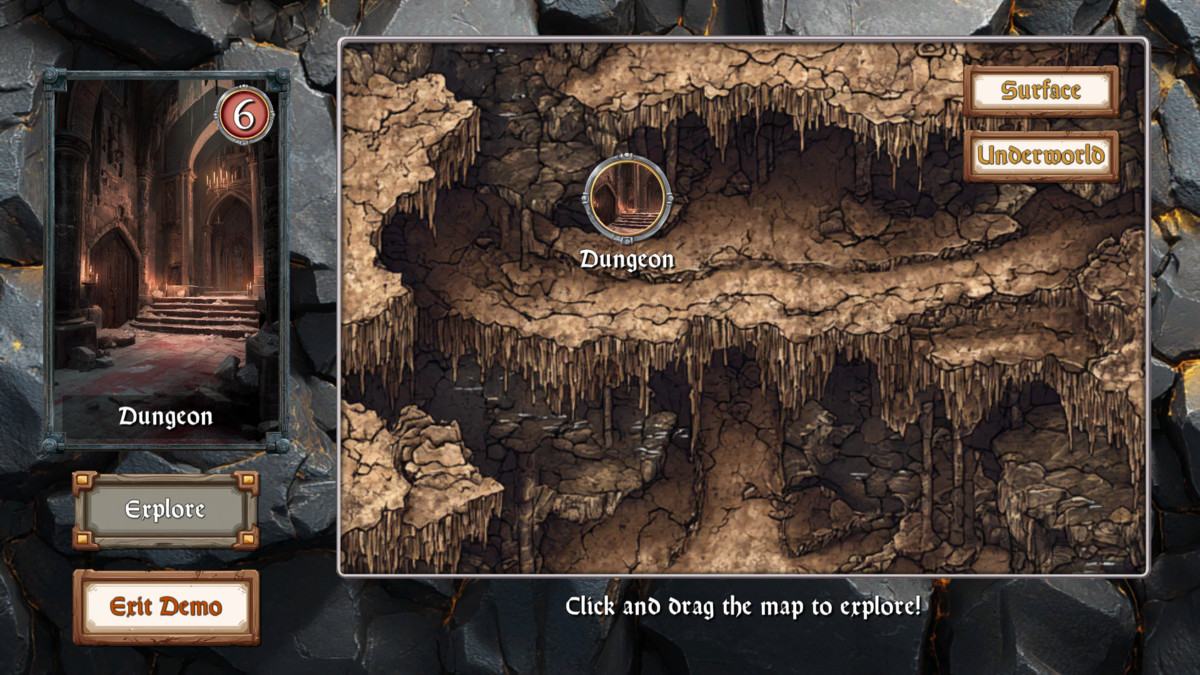Exit the demo
This screenshot has width=1200, height=675.
tap(165, 607)
